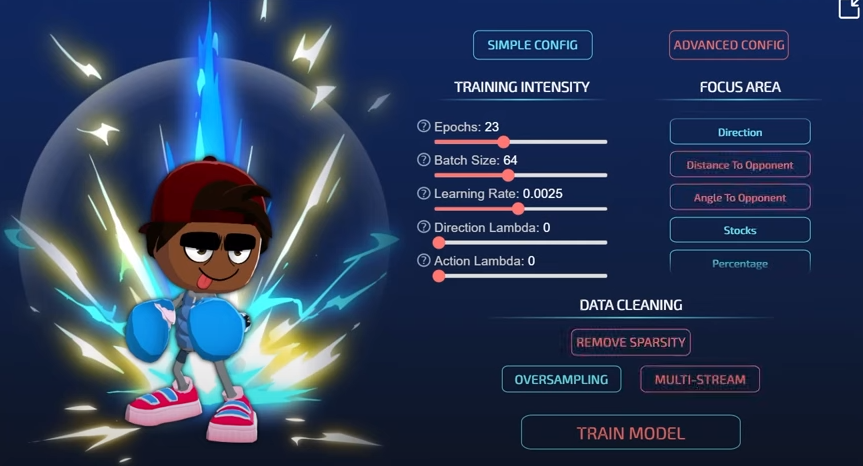Click the Epochs slider handle
863x466 pixels.
504,142
